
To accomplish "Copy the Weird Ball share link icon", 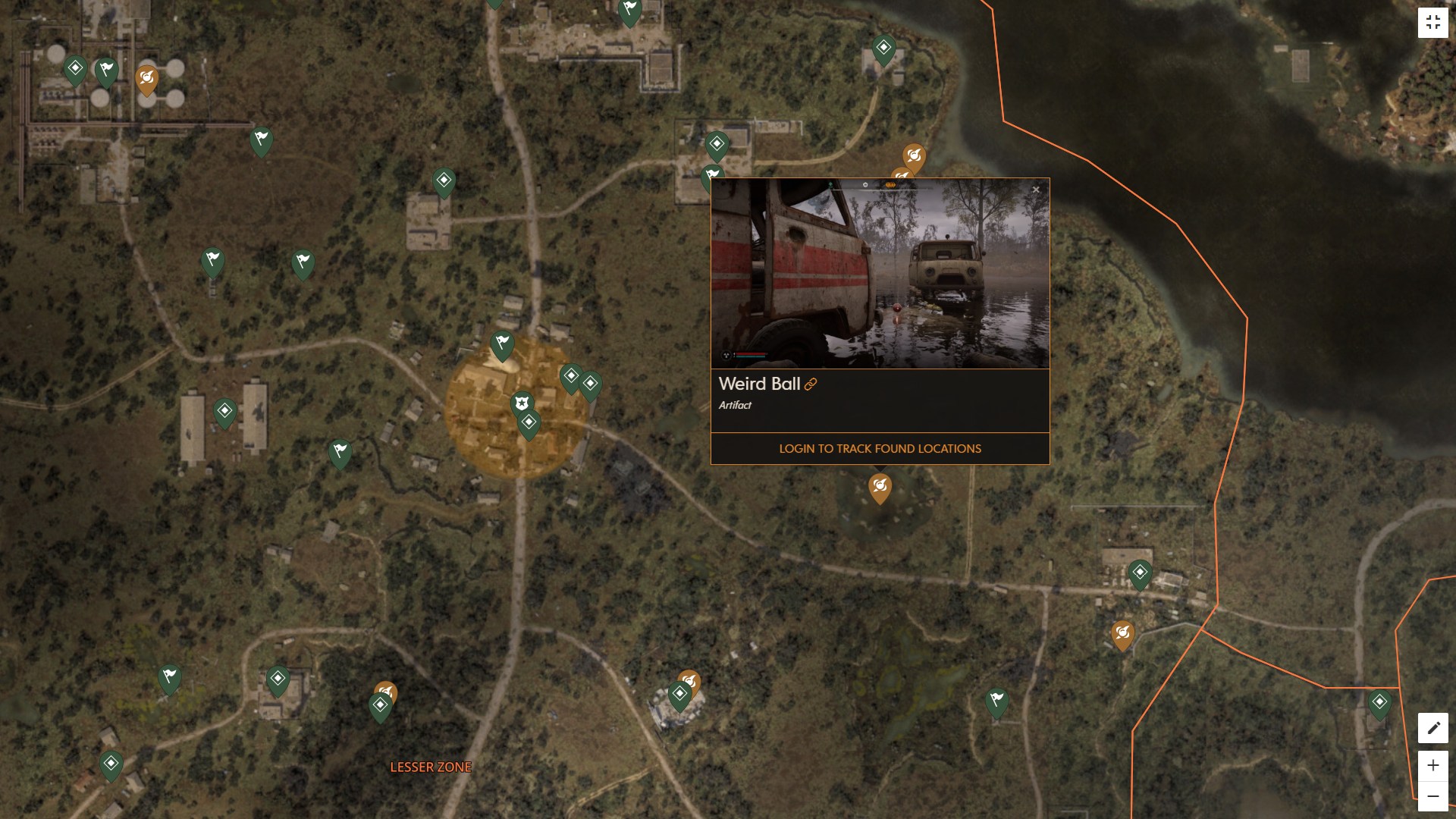I will coord(811,385).
